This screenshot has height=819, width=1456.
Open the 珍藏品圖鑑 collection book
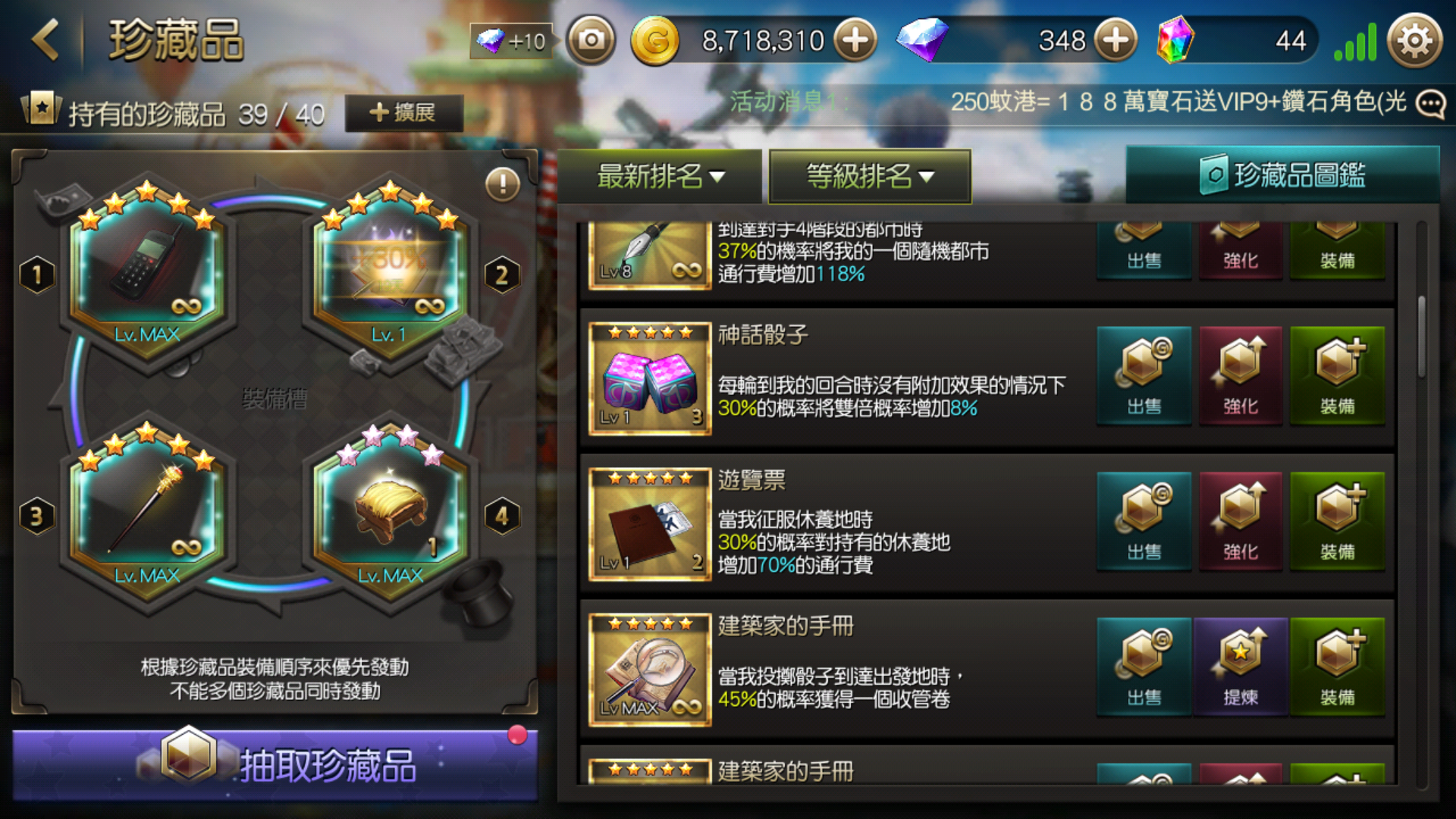pyautogui.click(x=1282, y=175)
